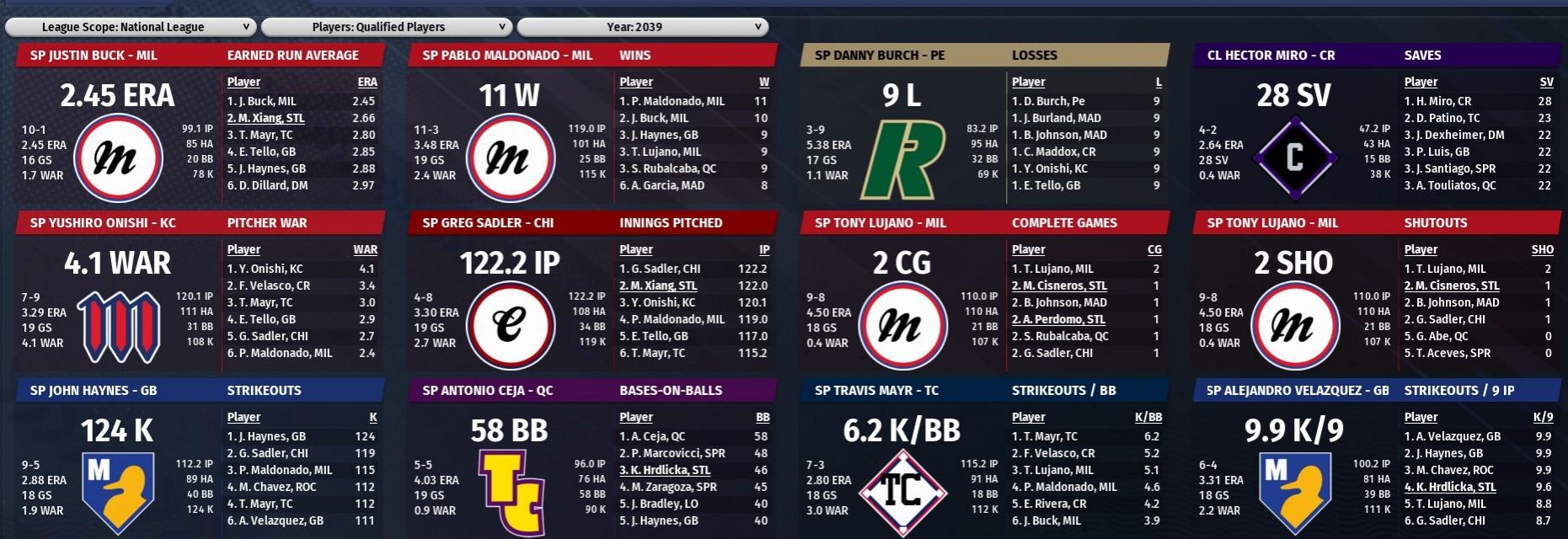Click the WAR column header

[365, 249]
